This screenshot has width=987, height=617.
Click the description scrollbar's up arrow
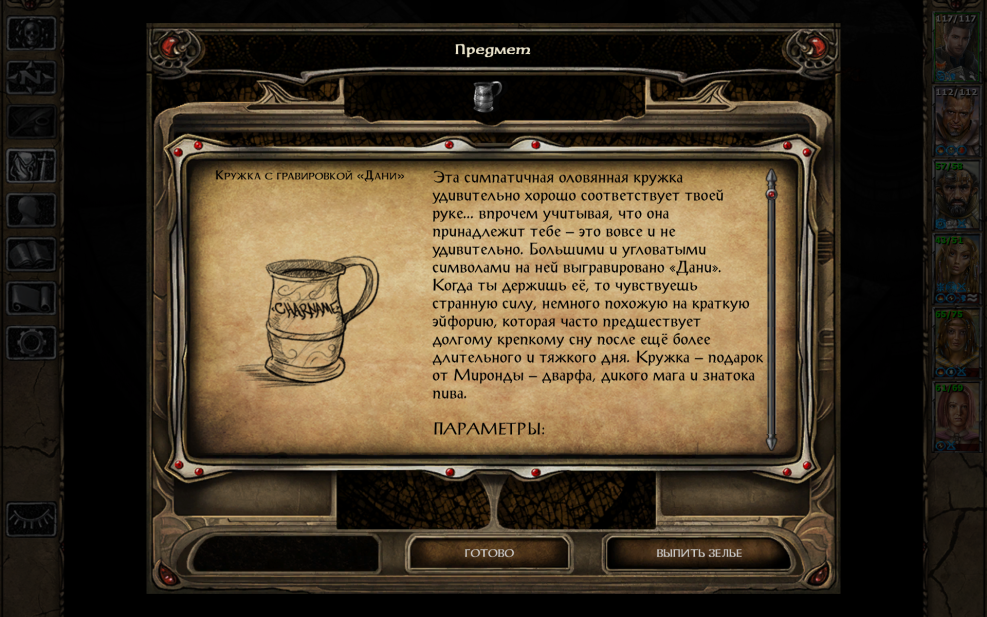771,178
